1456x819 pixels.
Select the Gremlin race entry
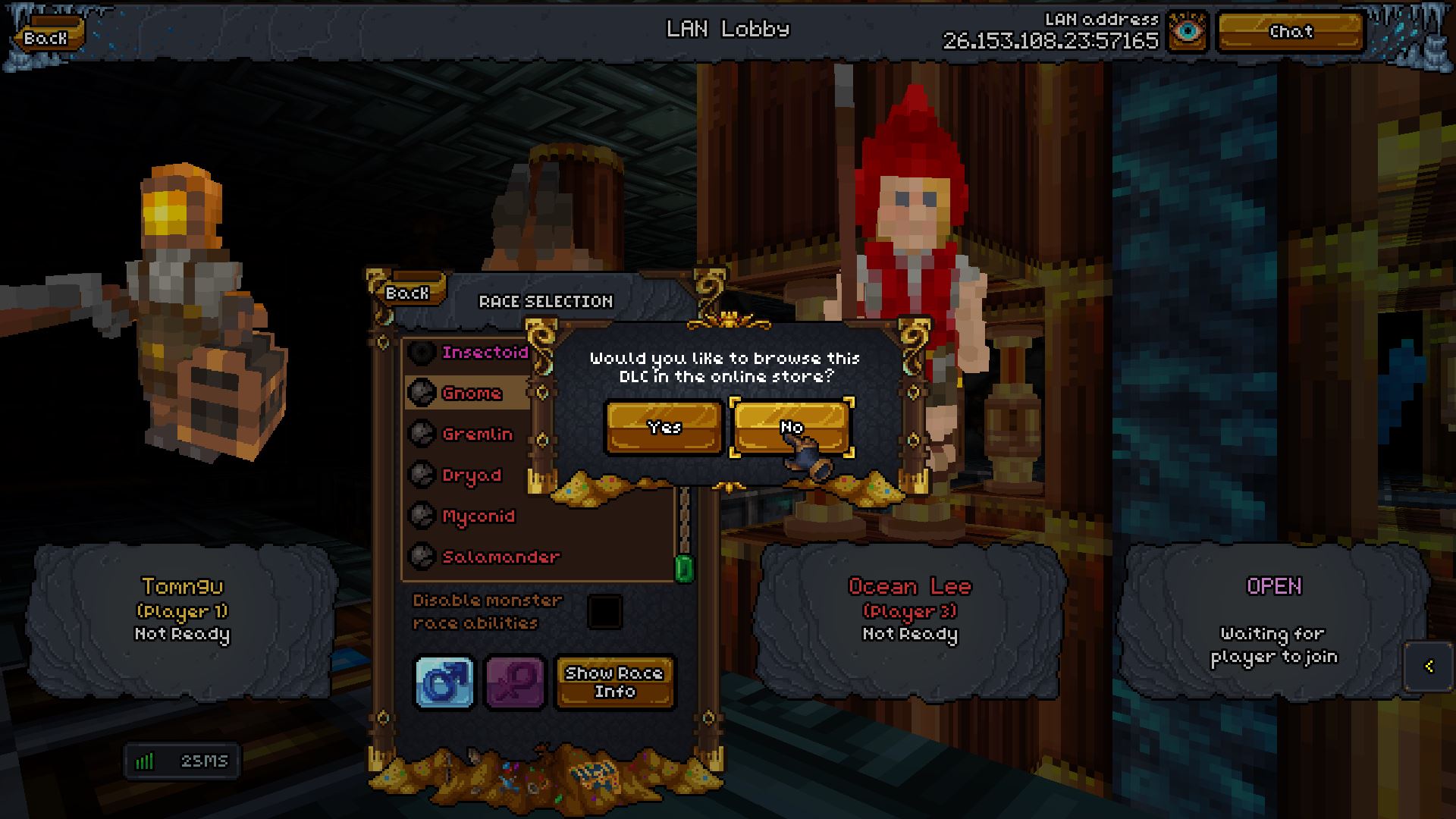(475, 435)
